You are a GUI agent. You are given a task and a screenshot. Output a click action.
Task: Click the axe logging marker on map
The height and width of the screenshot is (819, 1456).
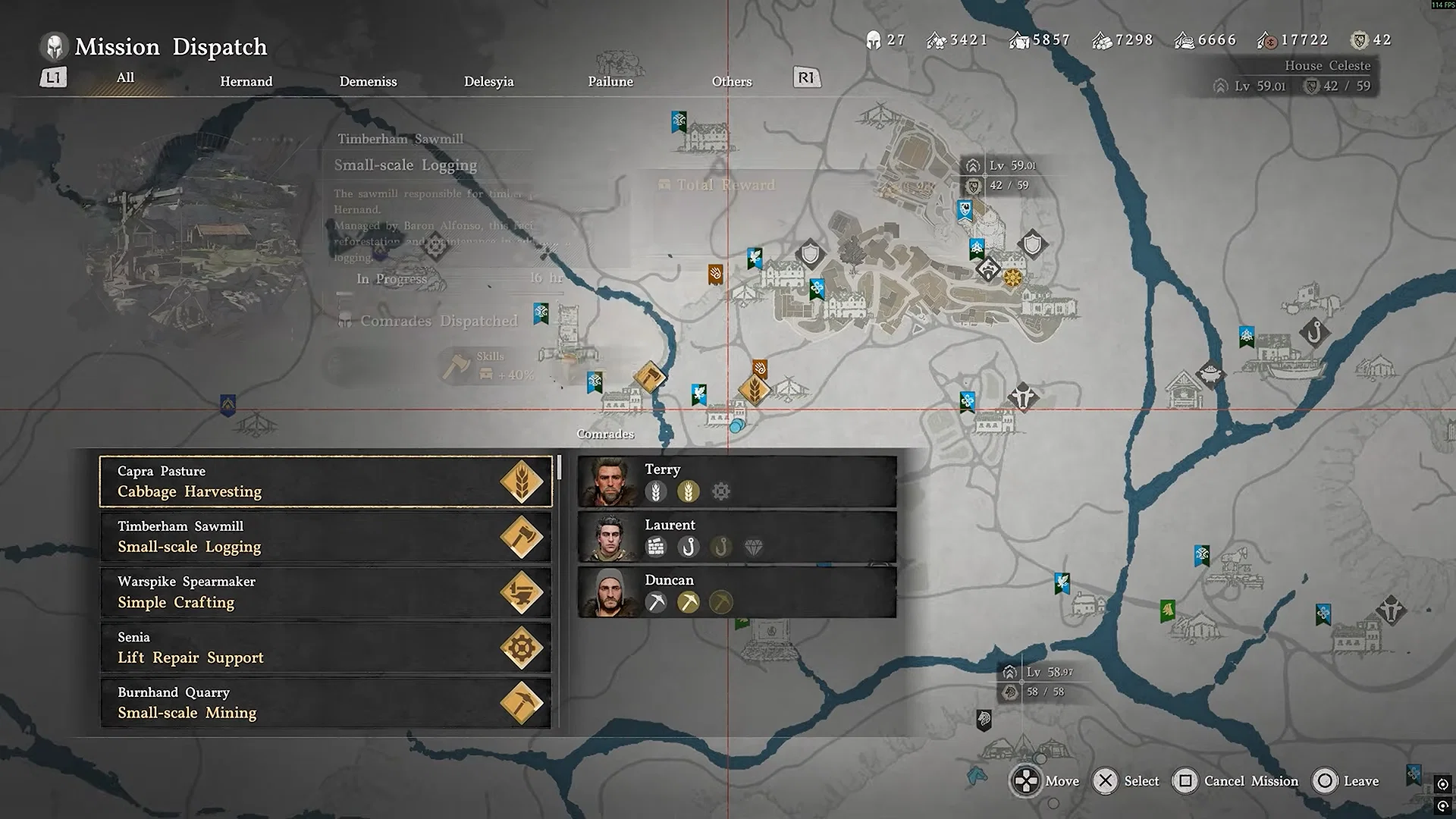649,376
